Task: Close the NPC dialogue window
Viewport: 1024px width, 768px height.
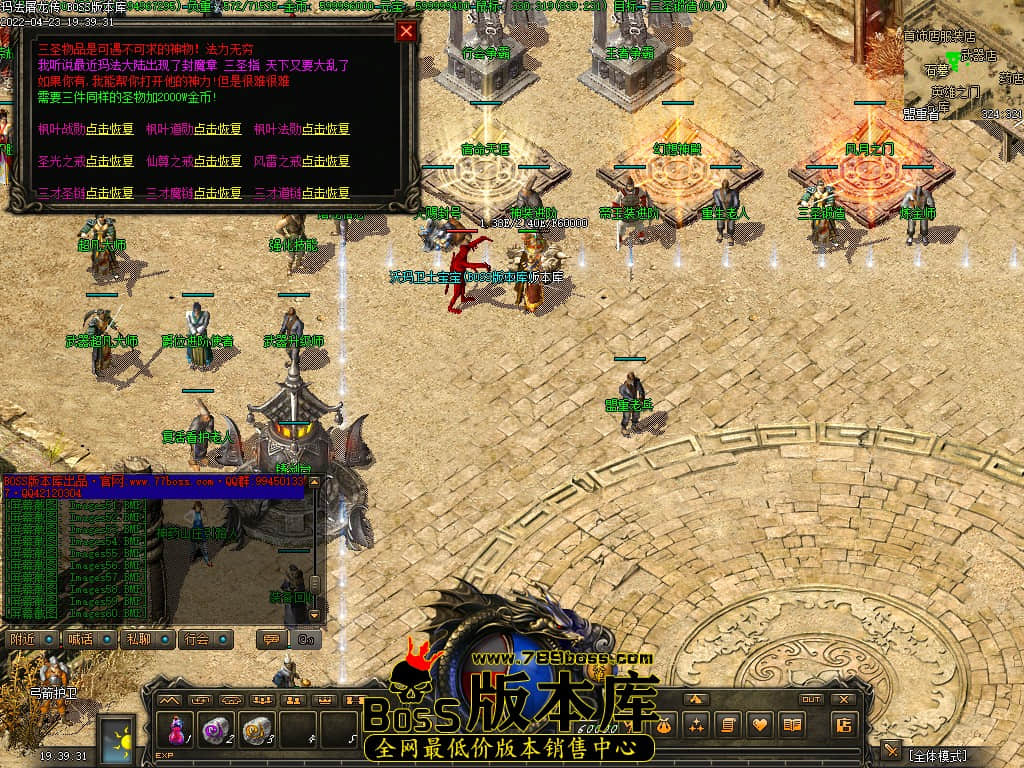Action: pos(406,31)
